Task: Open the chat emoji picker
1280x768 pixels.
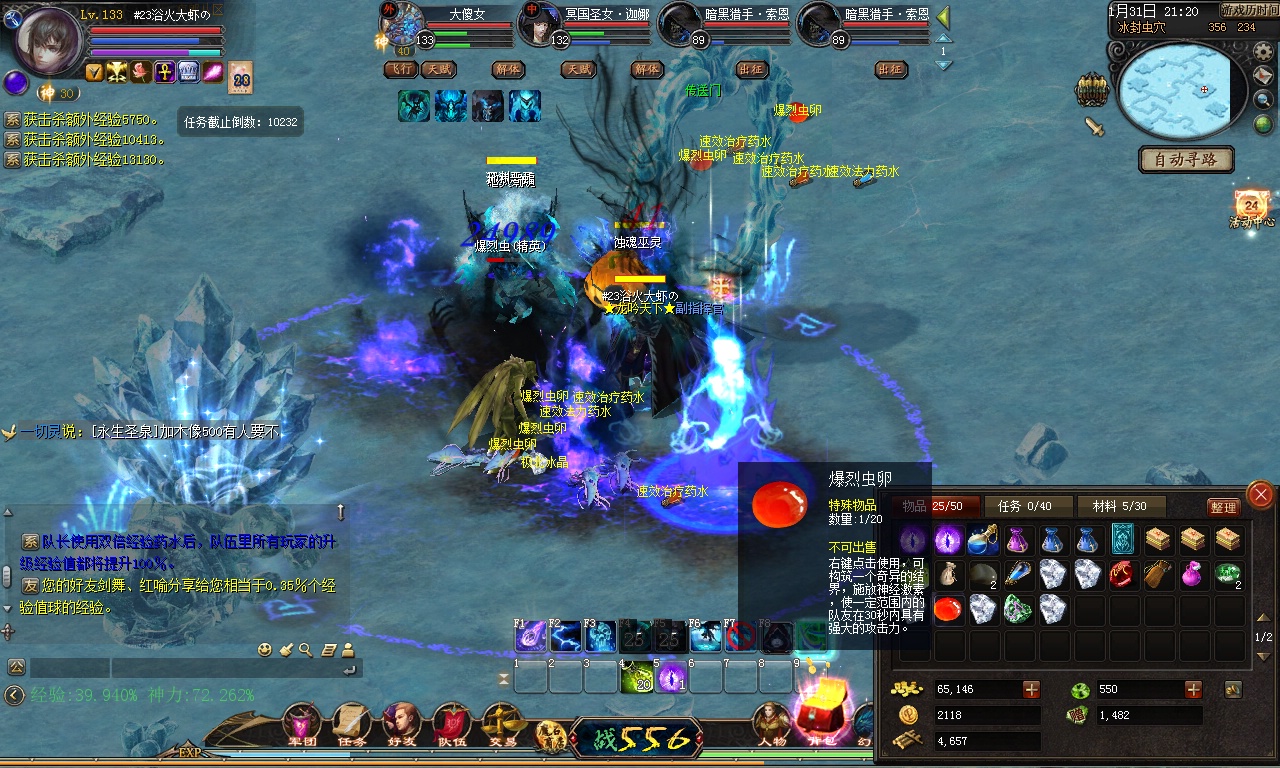Action: point(265,650)
